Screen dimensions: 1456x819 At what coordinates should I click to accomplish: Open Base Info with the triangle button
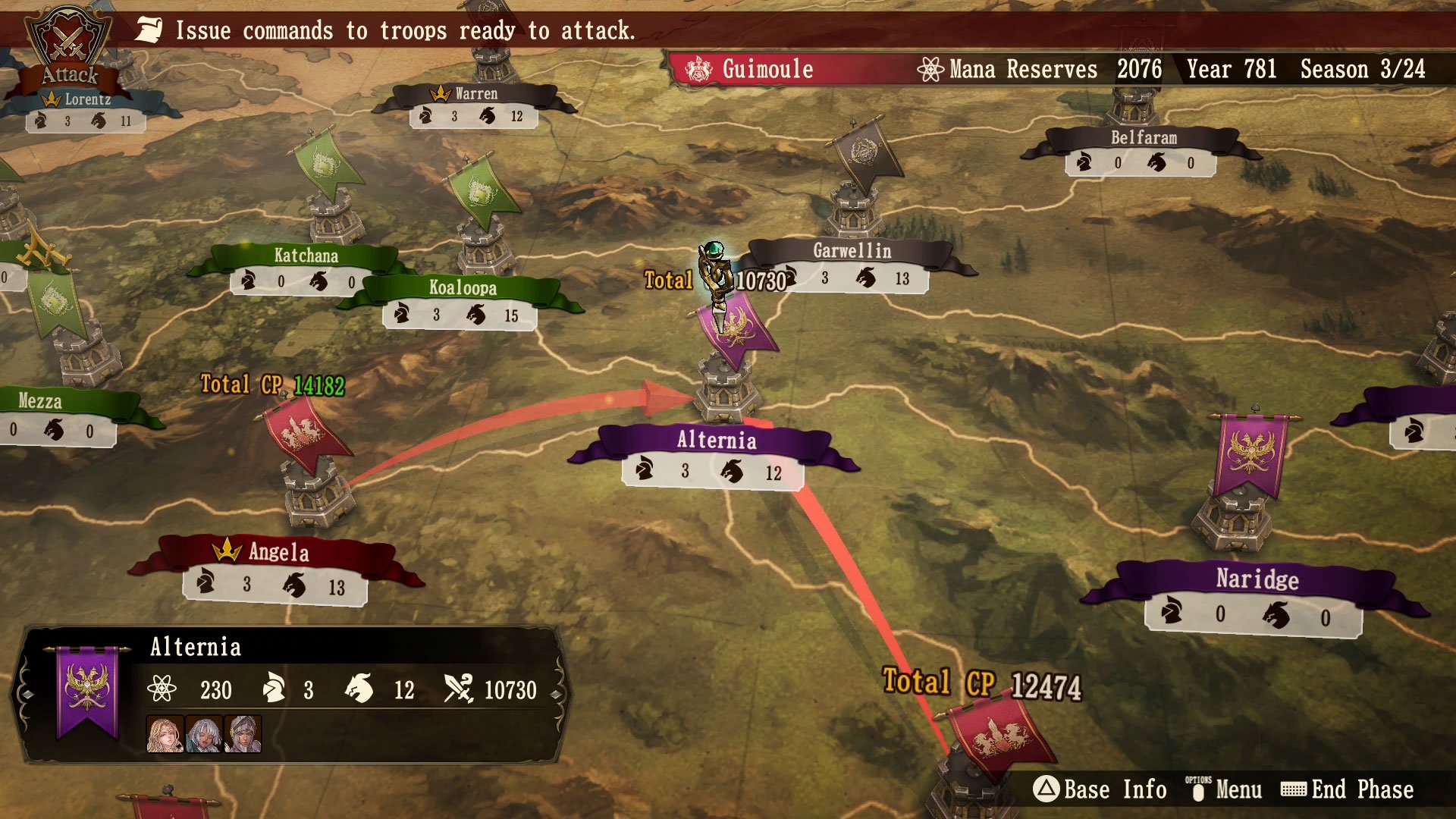[x=1049, y=789]
